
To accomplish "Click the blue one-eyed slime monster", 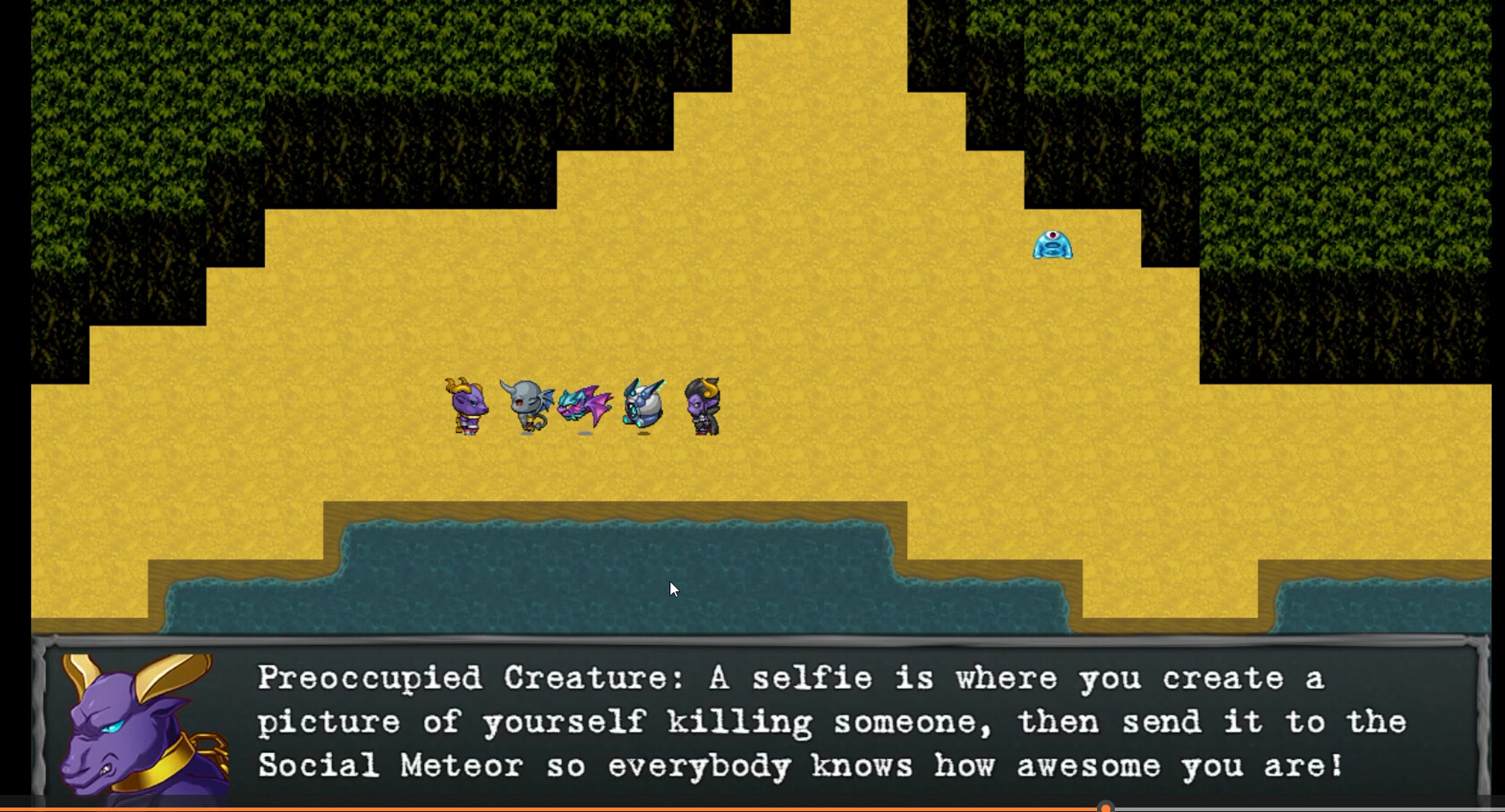I will click(1051, 243).
